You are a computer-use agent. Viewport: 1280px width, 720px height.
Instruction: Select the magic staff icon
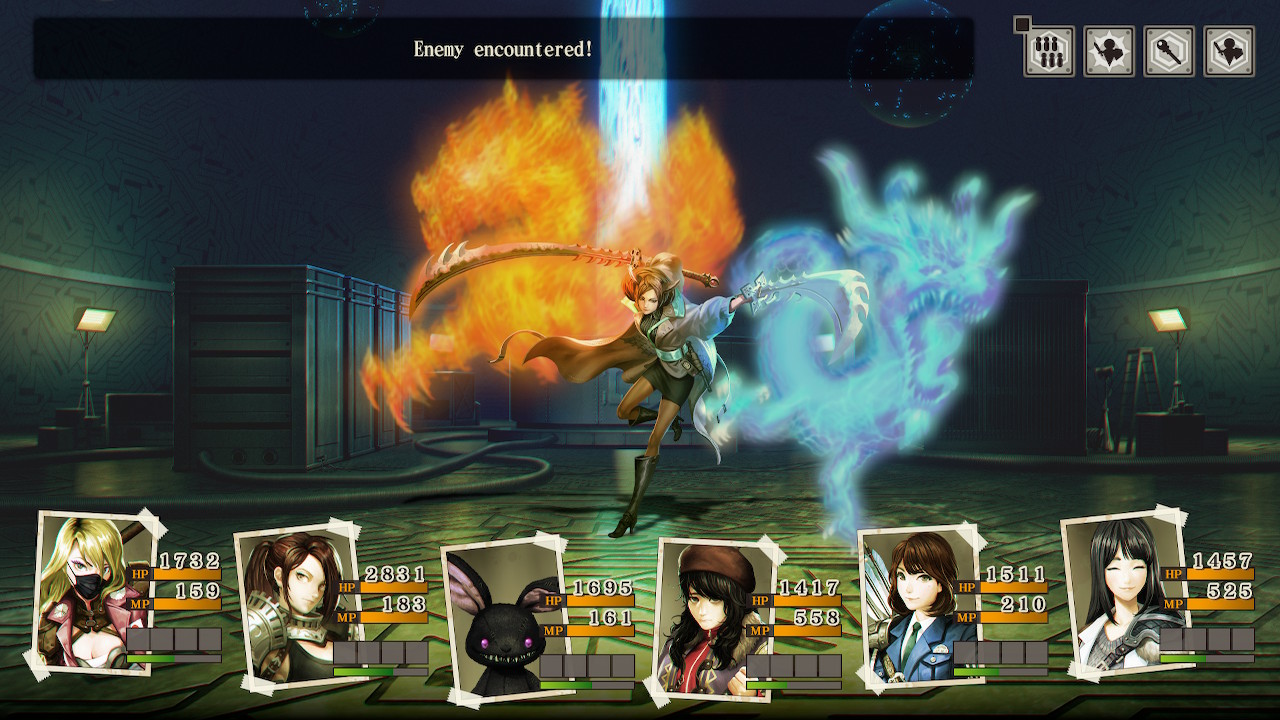point(1169,52)
